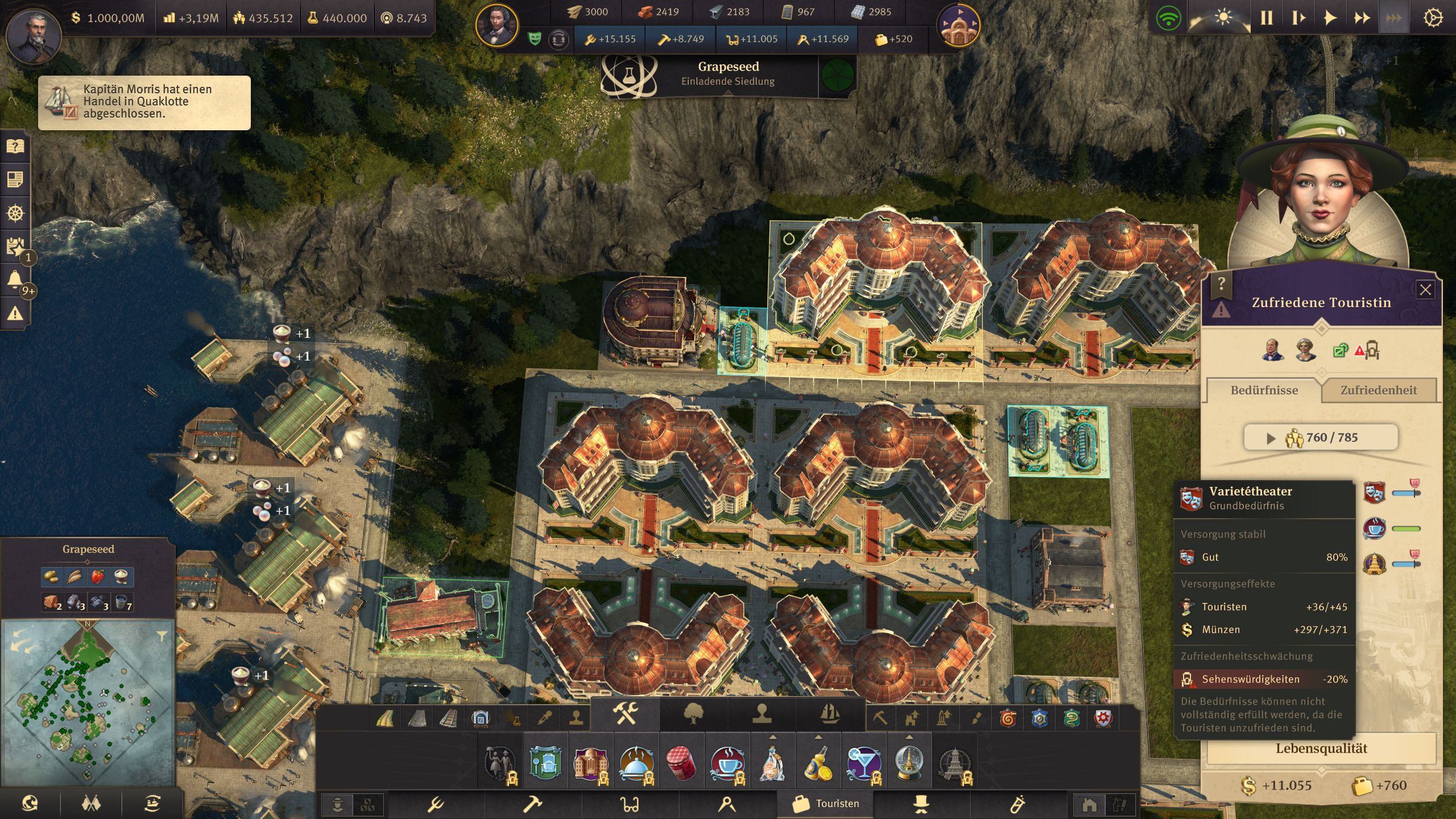Viewport: 1456px width, 819px height.
Task: Dismiss the Kapitän Morris trade notification
Action: click(144, 102)
